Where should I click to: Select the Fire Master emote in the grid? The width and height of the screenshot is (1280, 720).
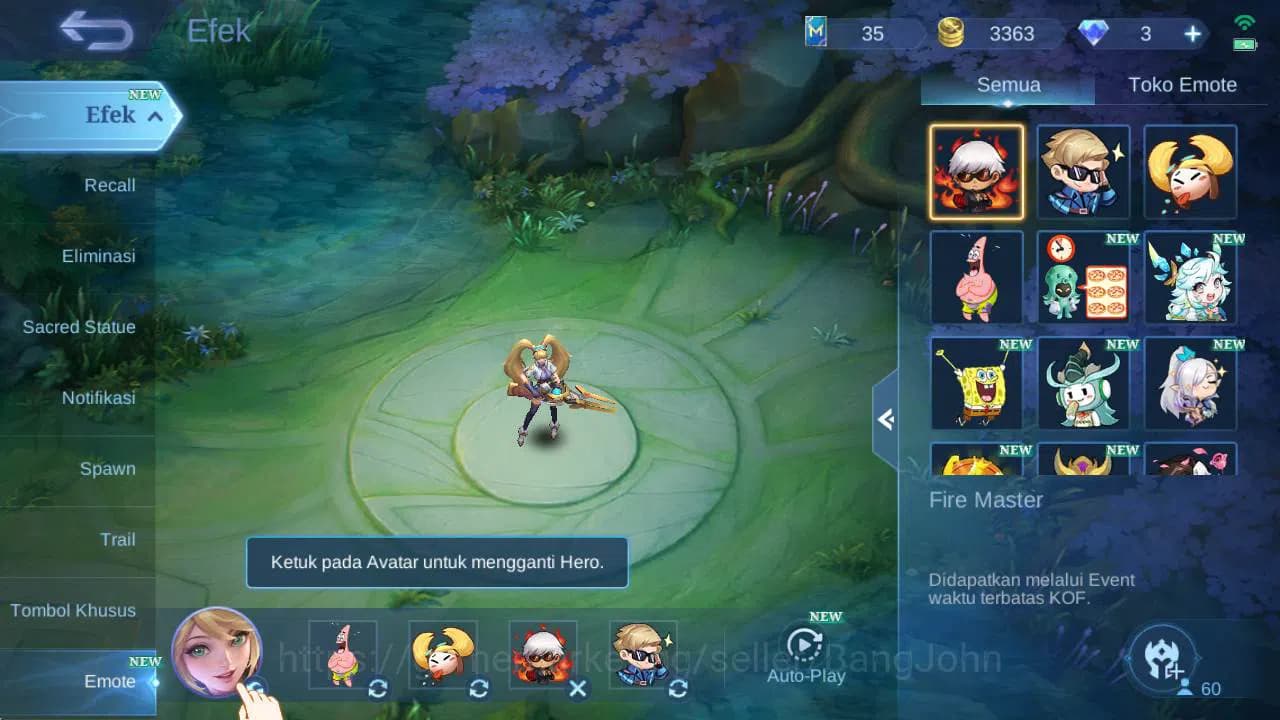click(977, 172)
